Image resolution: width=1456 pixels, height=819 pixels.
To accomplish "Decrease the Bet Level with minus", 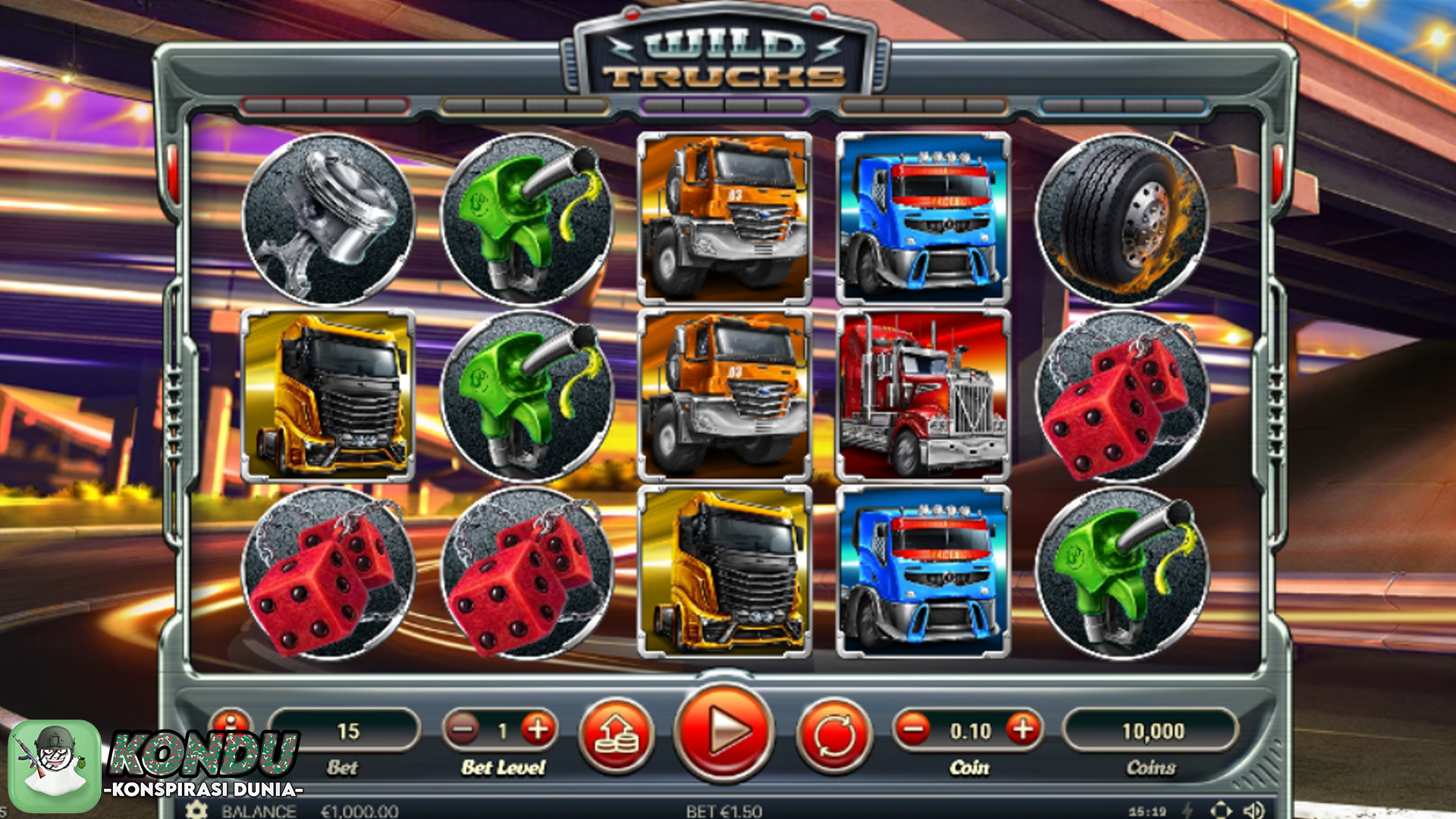I will tap(462, 730).
